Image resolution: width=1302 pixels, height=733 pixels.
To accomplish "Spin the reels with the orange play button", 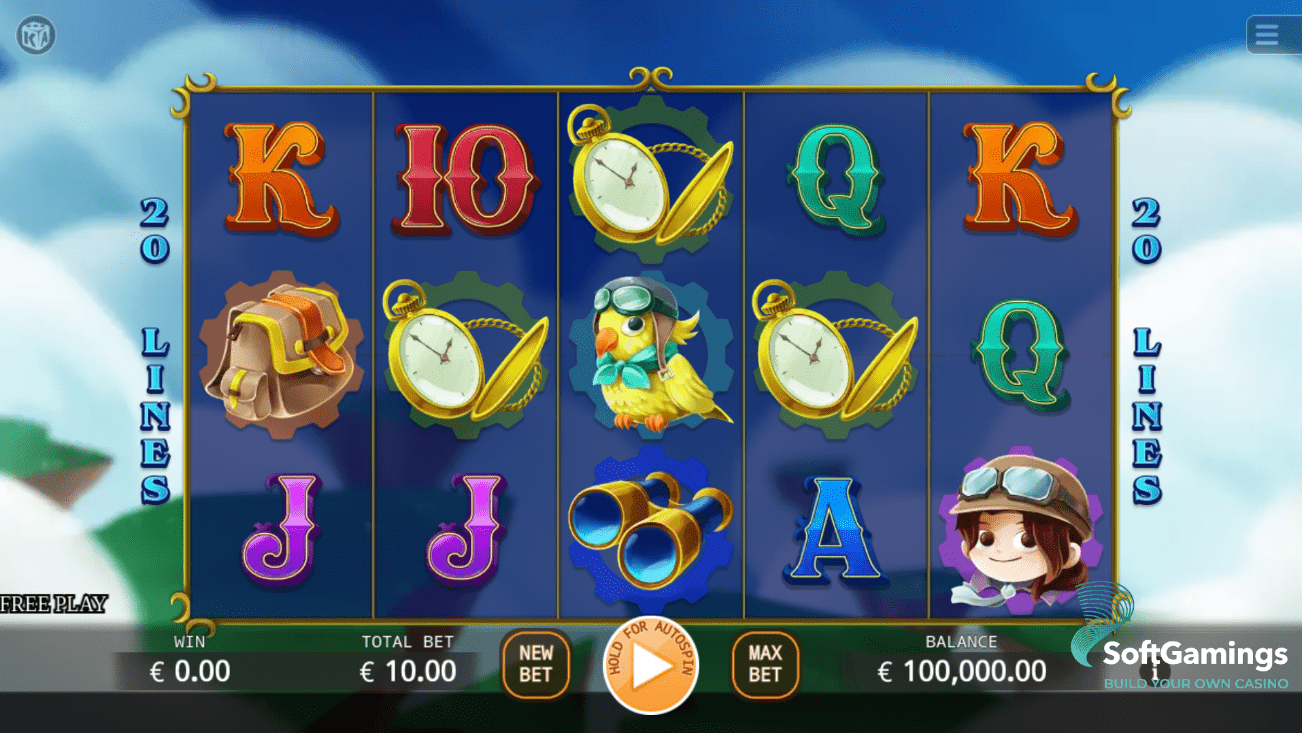I will click(651, 666).
